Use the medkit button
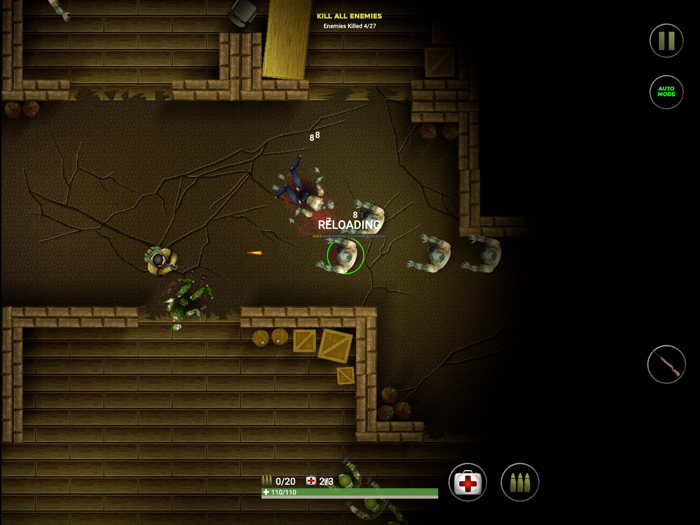The image size is (700, 525). [x=467, y=482]
